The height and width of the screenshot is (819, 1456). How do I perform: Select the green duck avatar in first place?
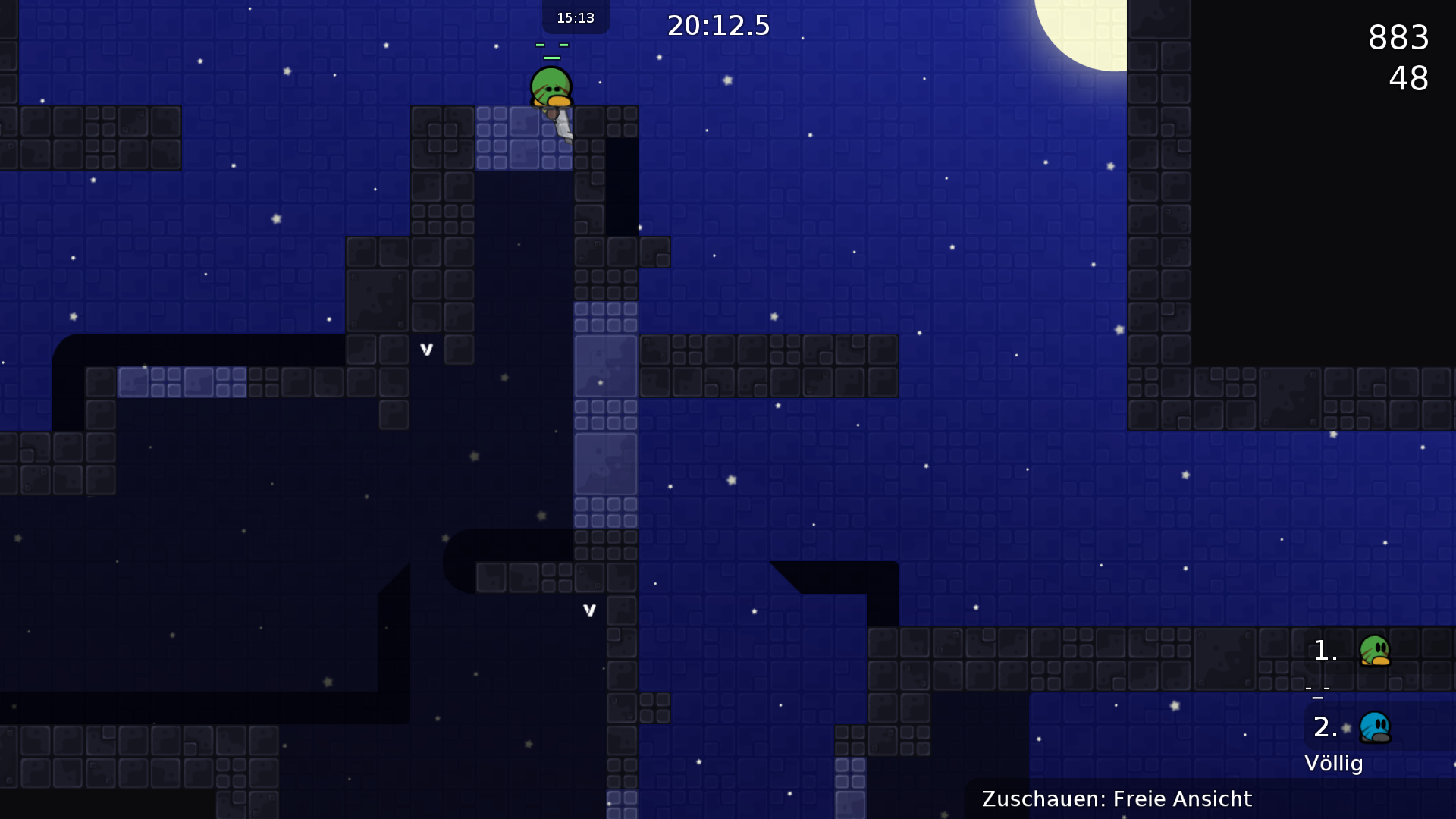point(1376,650)
